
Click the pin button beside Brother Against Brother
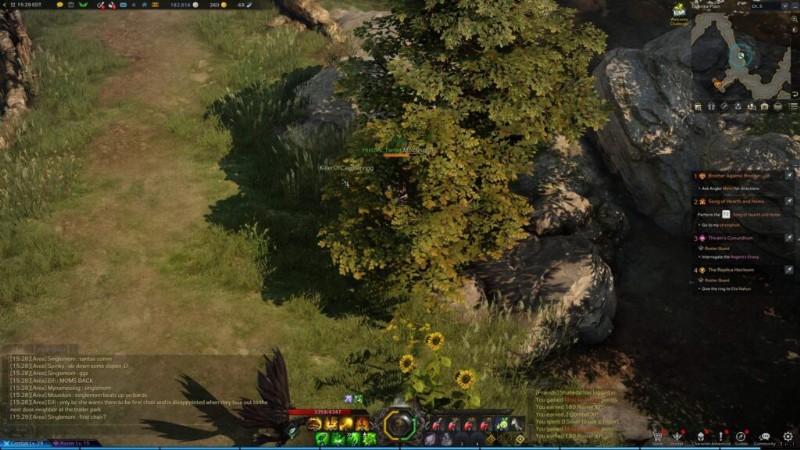(788, 175)
